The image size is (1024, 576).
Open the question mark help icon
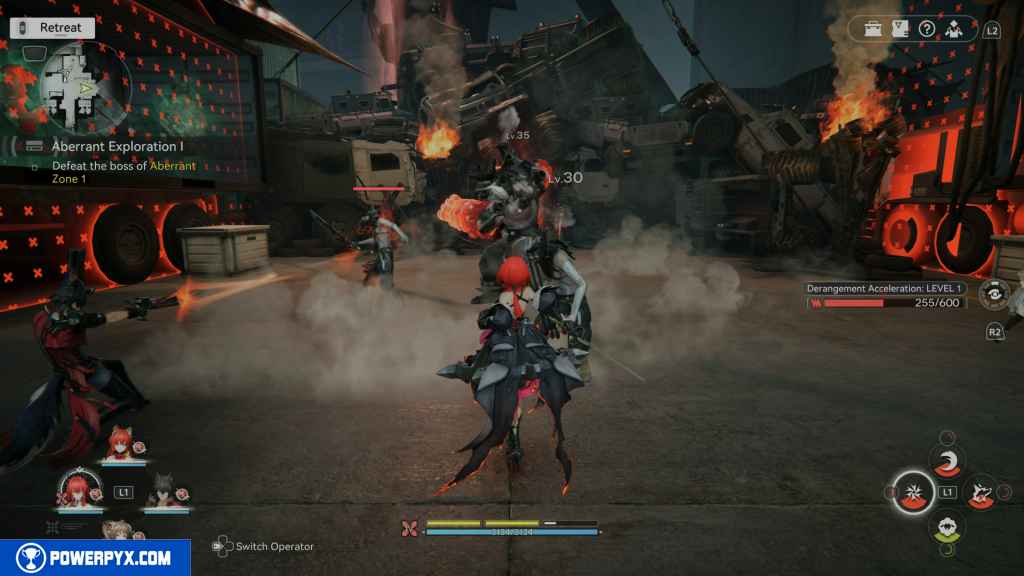point(927,29)
